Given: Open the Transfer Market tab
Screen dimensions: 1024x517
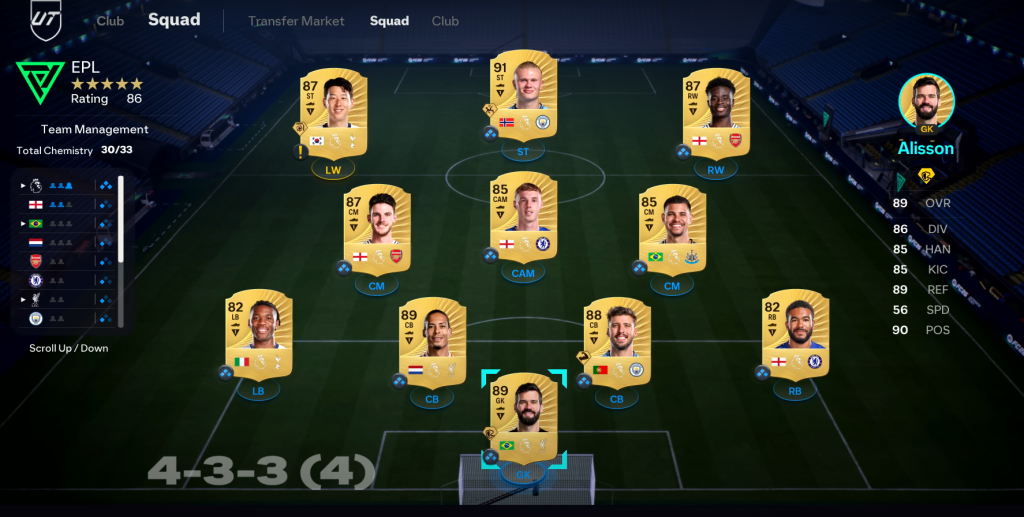Looking at the screenshot, I should [296, 21].
